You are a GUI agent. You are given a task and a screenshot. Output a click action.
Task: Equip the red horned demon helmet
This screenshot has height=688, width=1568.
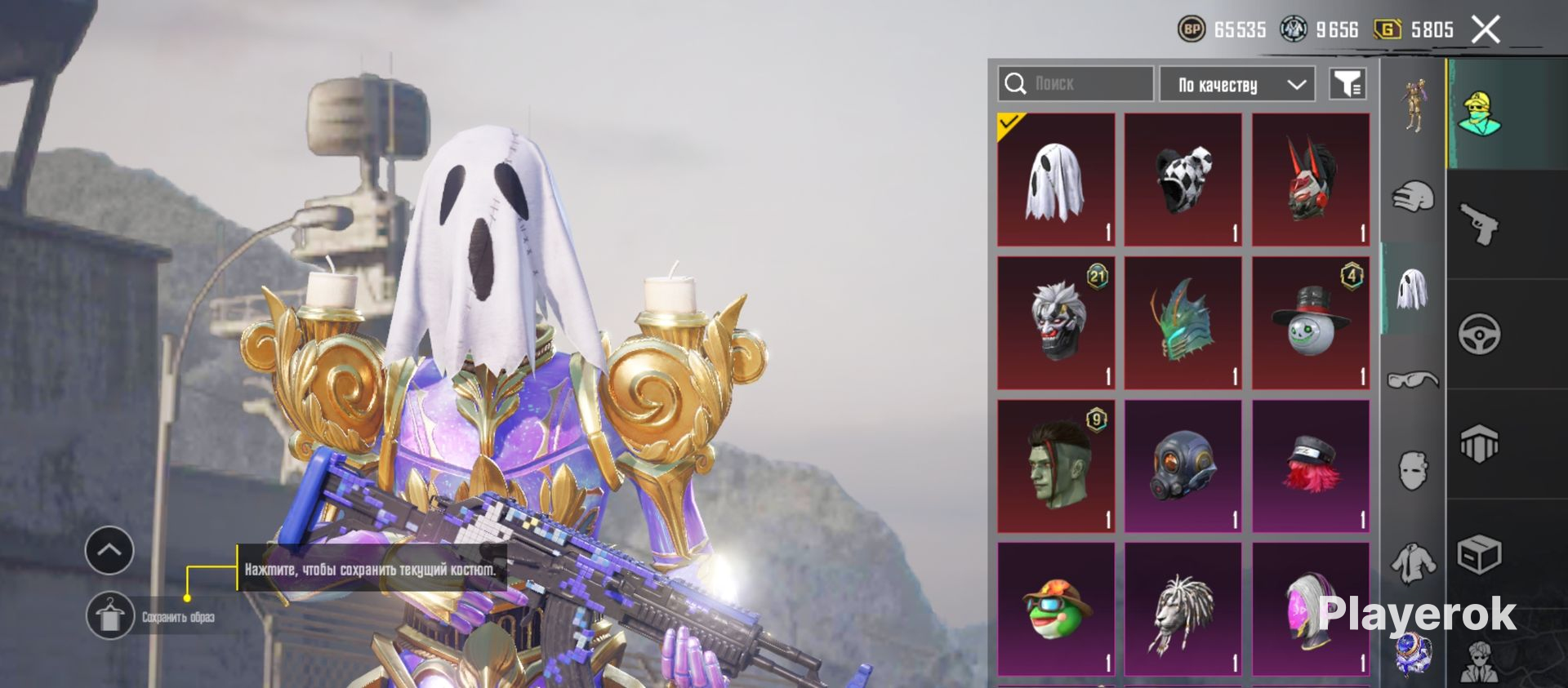[x=1311, y=180]
